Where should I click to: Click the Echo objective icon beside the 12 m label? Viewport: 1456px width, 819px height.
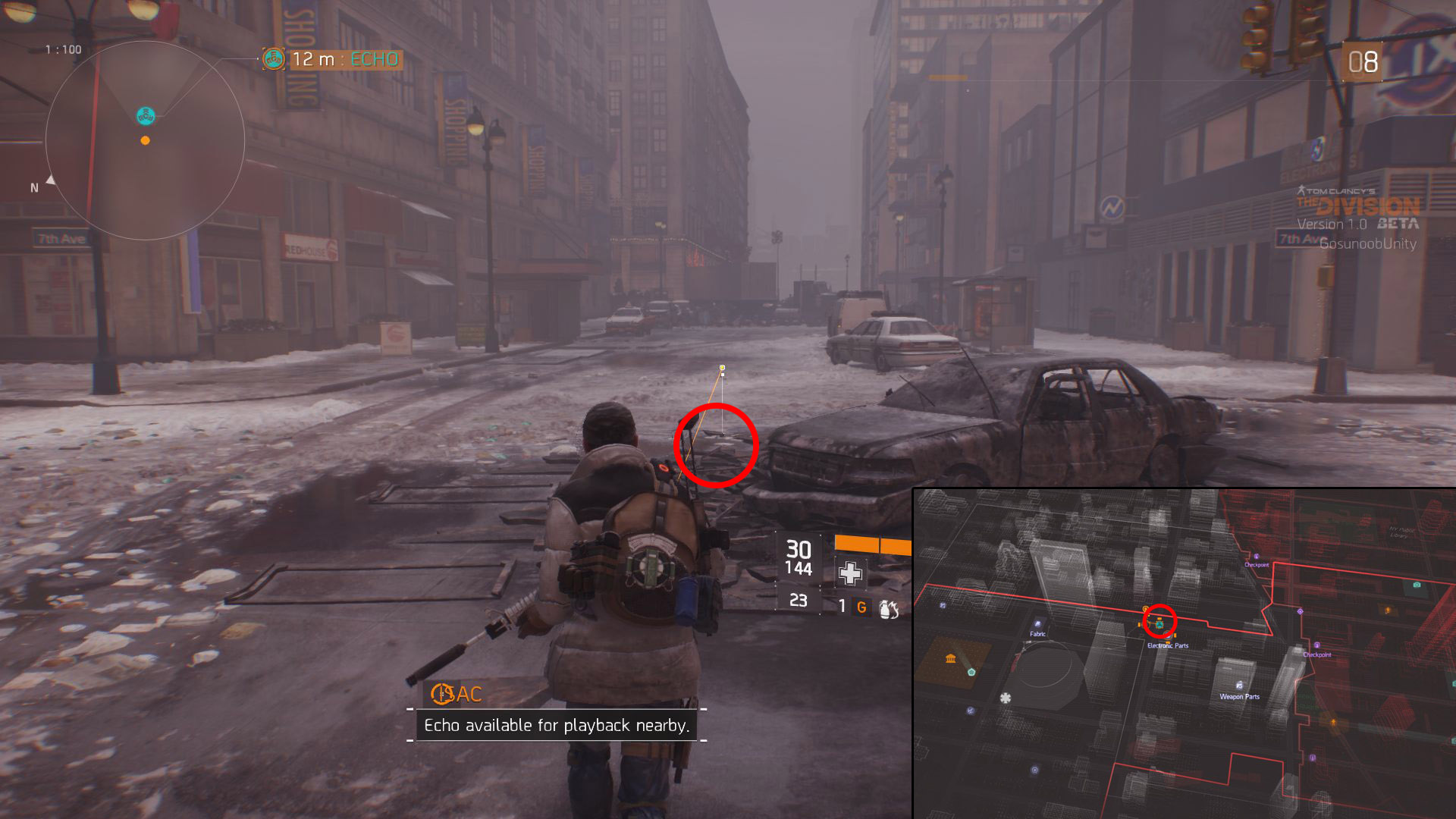pos(273,58)
